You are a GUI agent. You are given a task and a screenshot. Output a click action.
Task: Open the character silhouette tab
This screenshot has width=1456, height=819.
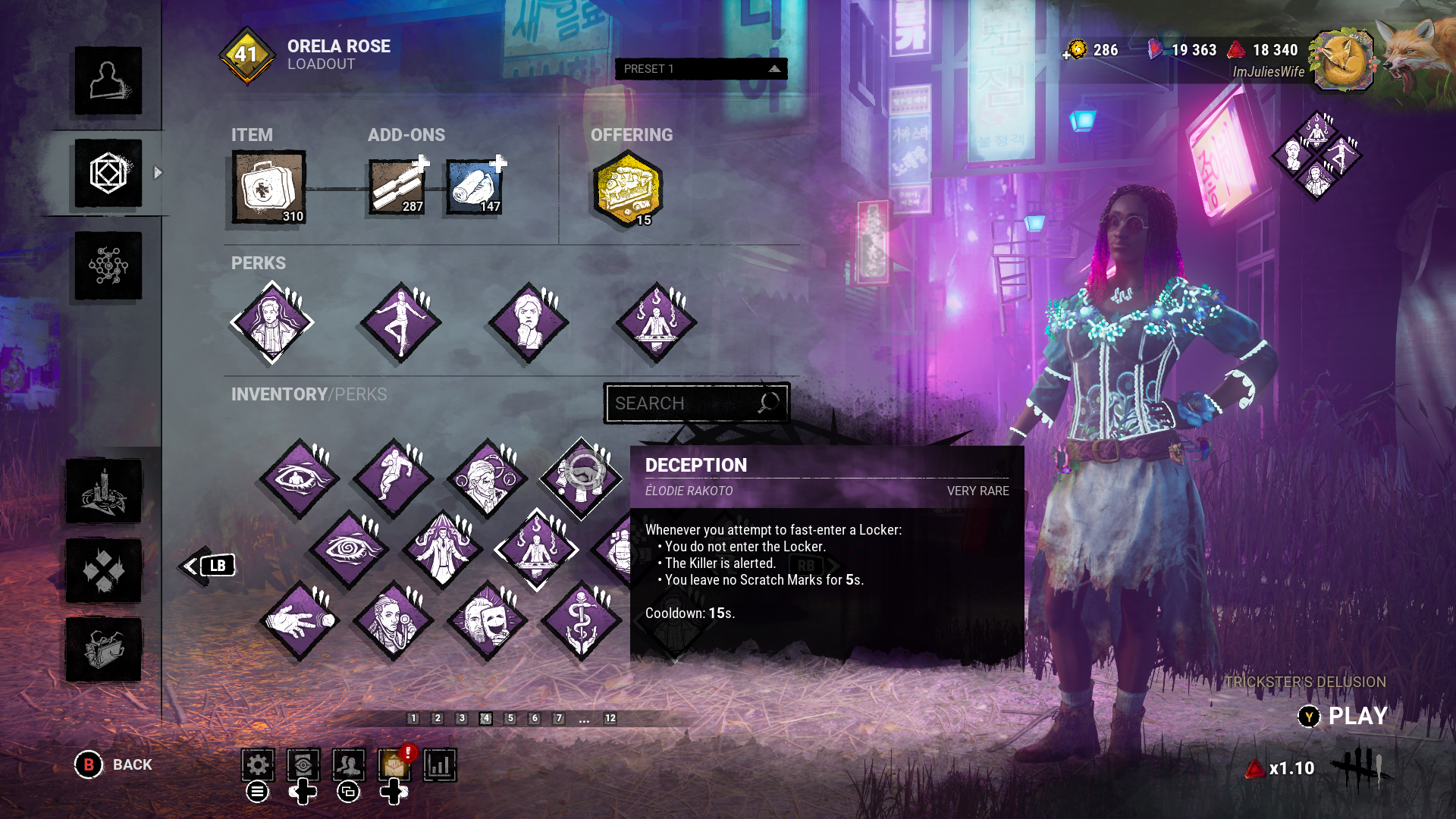pos(108,81)
